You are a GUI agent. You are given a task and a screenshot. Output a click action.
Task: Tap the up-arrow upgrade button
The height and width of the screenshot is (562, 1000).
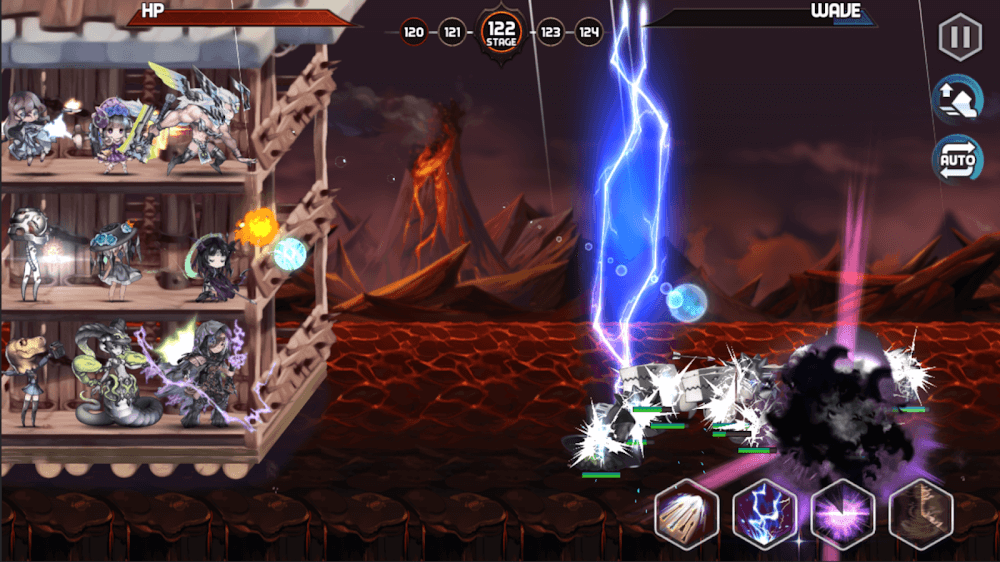(957, 98)
